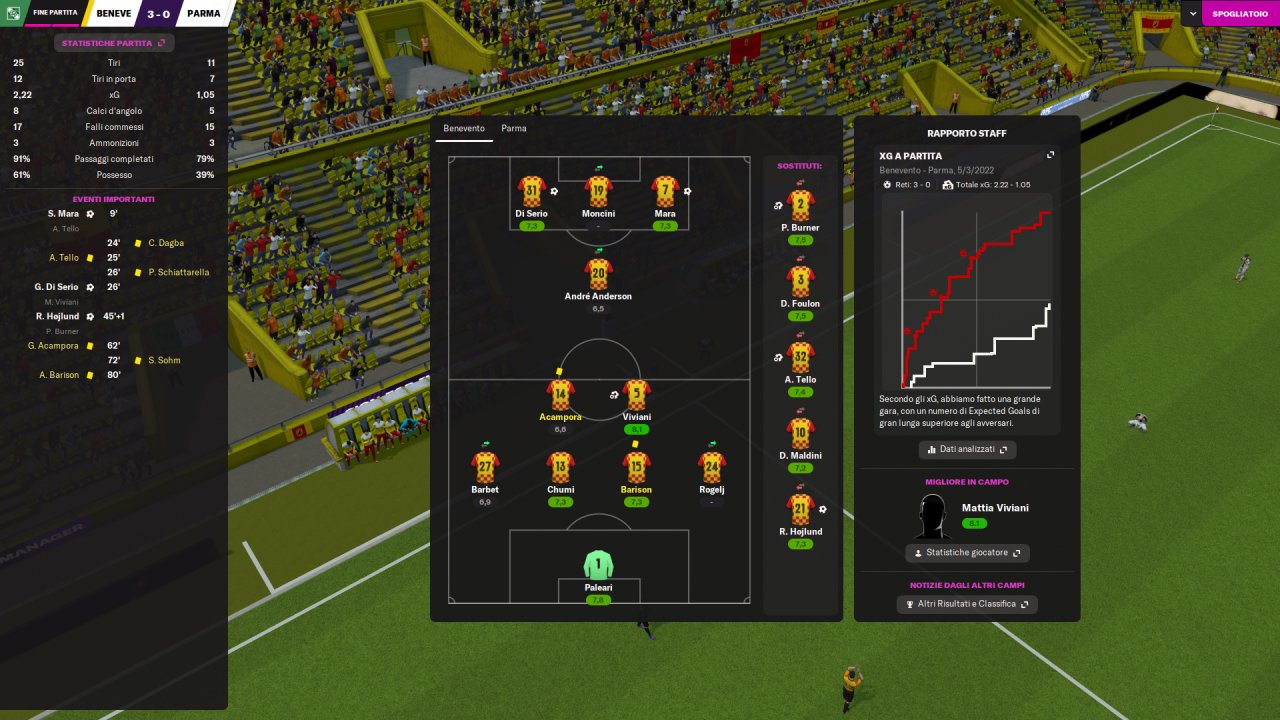Pick Viviani in the midfield
Viewport: 1280px width, 720px height.
636,396
